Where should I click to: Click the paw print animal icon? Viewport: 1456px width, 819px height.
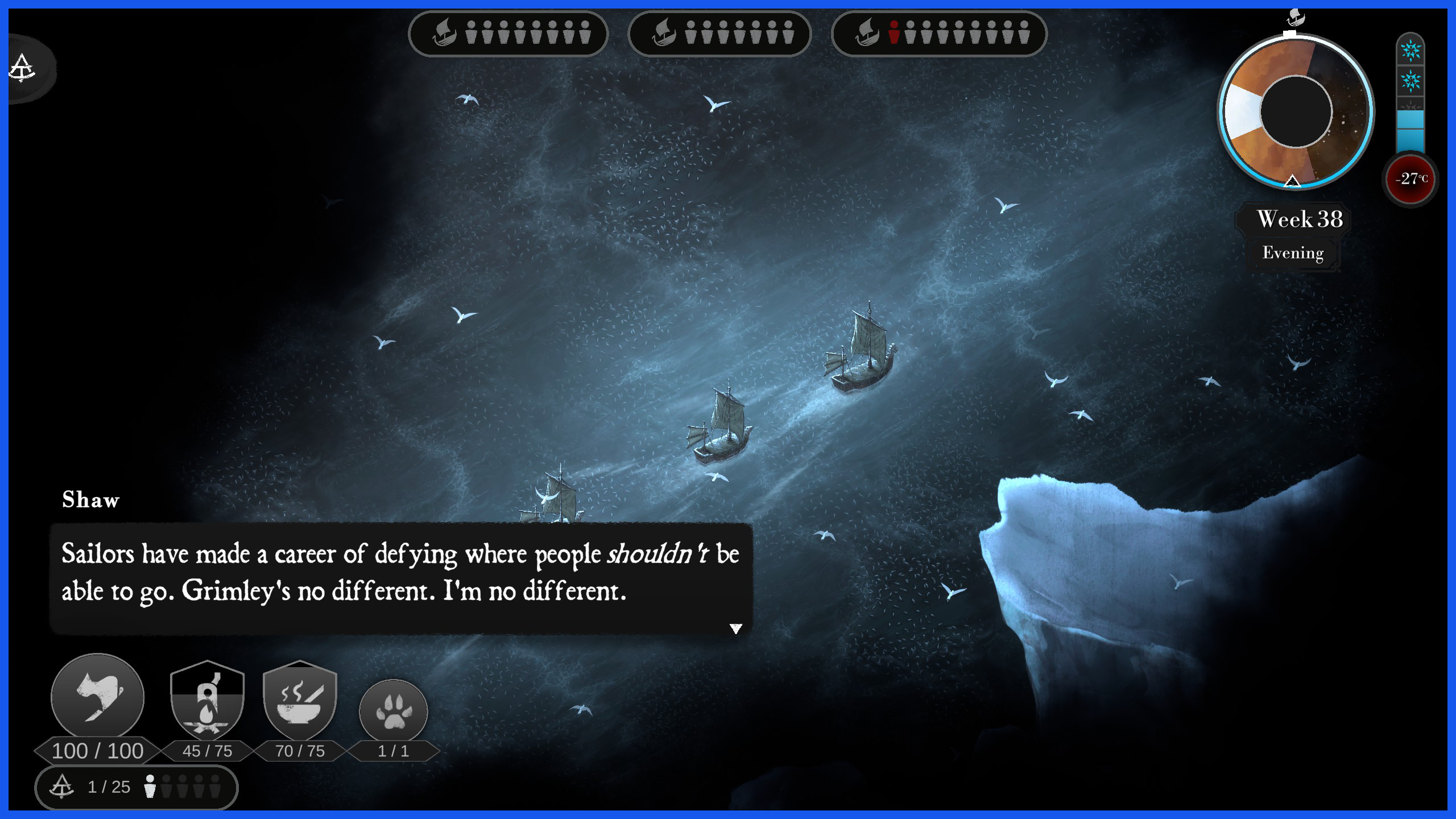(394, 711)
